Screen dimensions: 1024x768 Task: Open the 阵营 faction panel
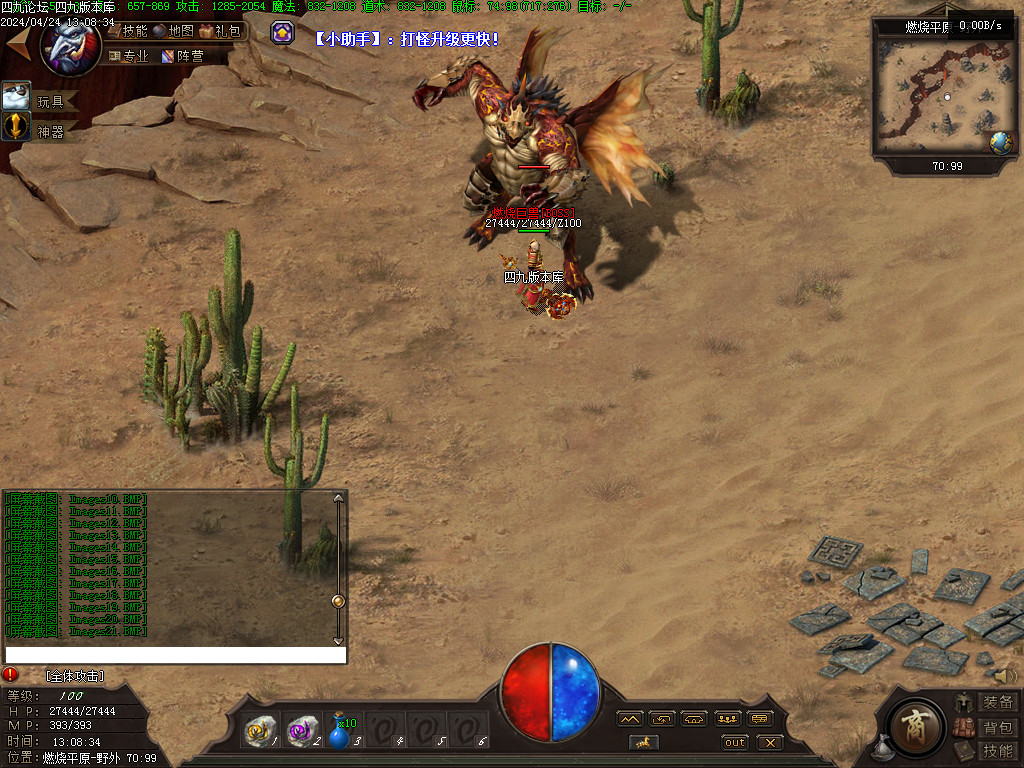pyautogui.click(x=182, y=57)
